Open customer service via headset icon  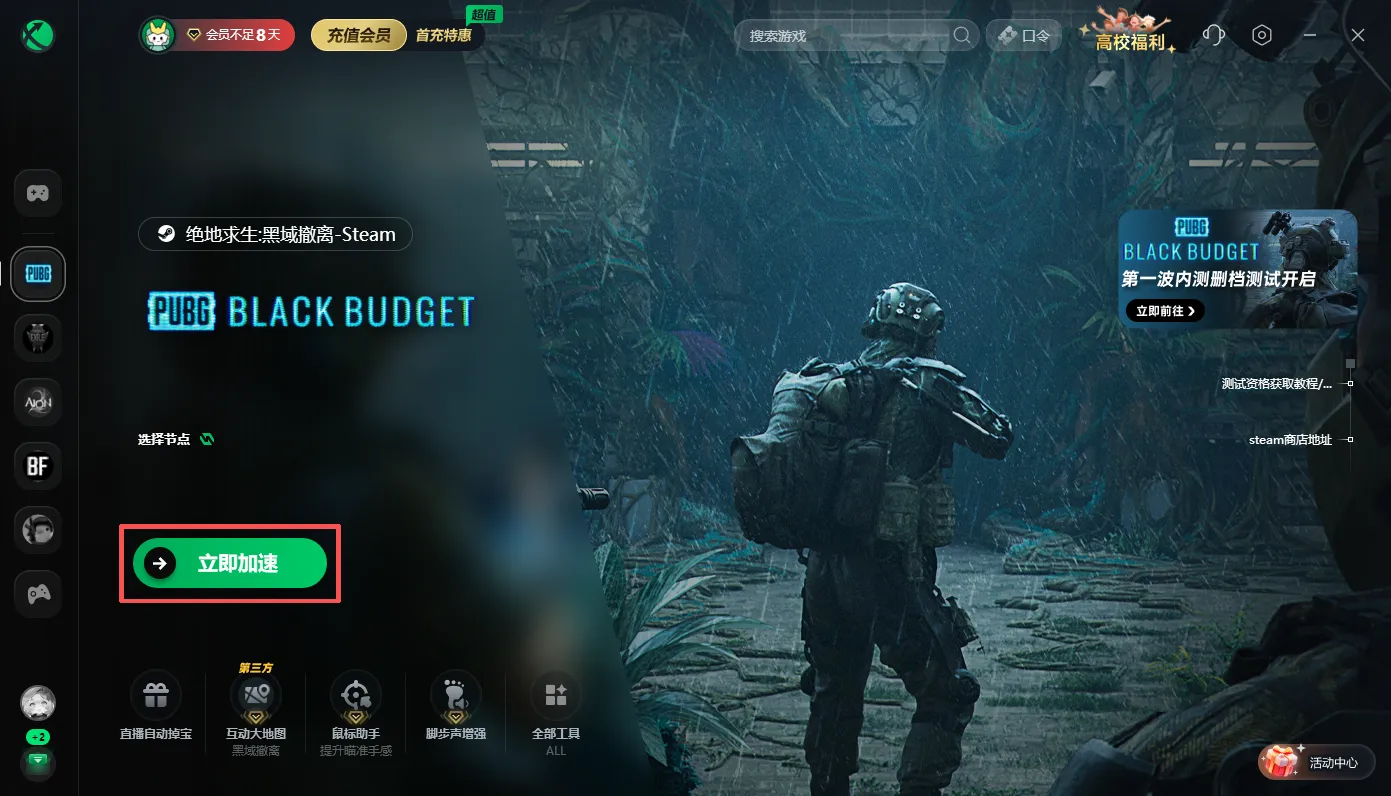pyautogui.click(x=1213, y=35)
